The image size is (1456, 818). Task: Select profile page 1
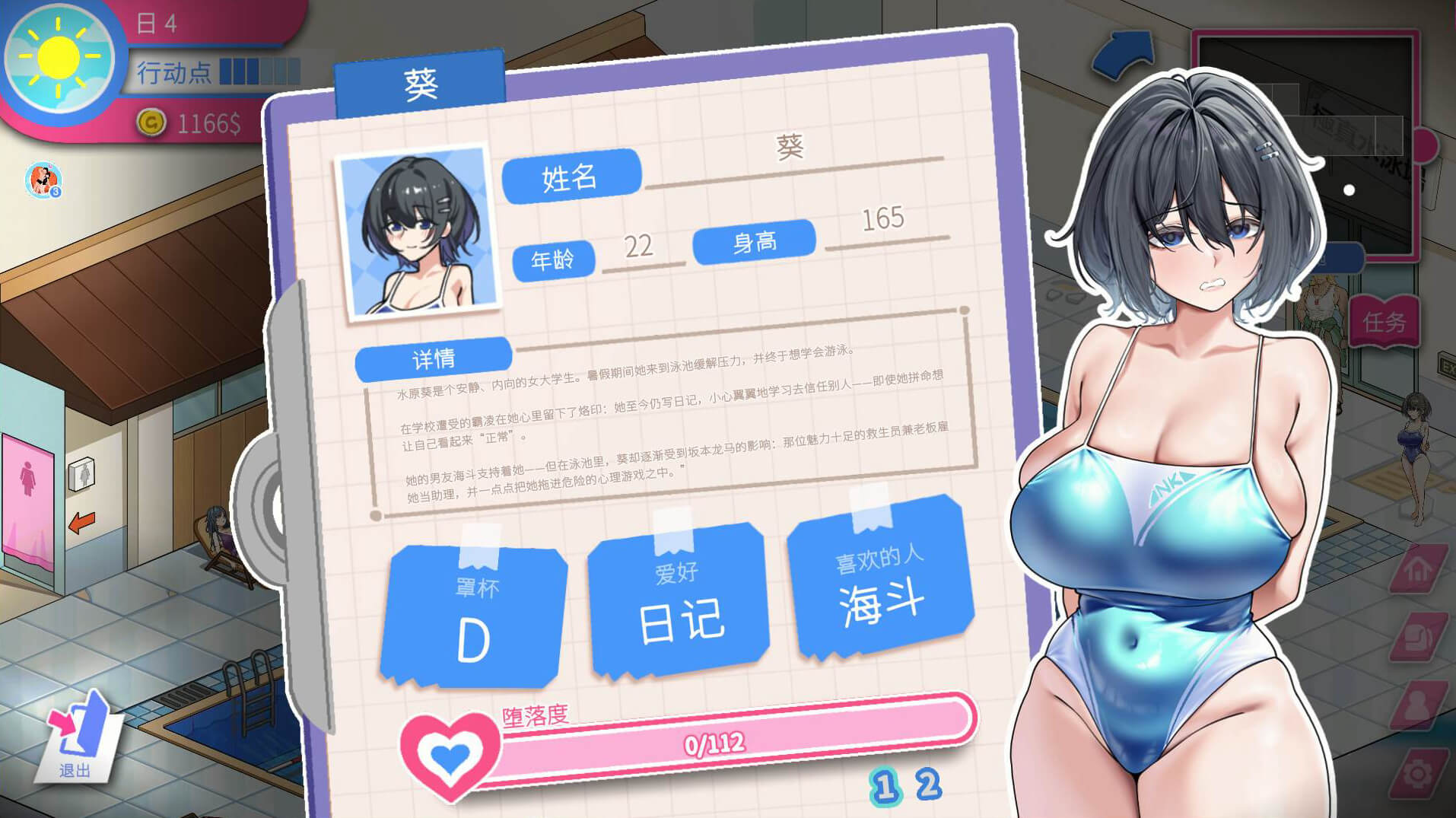(x=884, y=787)
